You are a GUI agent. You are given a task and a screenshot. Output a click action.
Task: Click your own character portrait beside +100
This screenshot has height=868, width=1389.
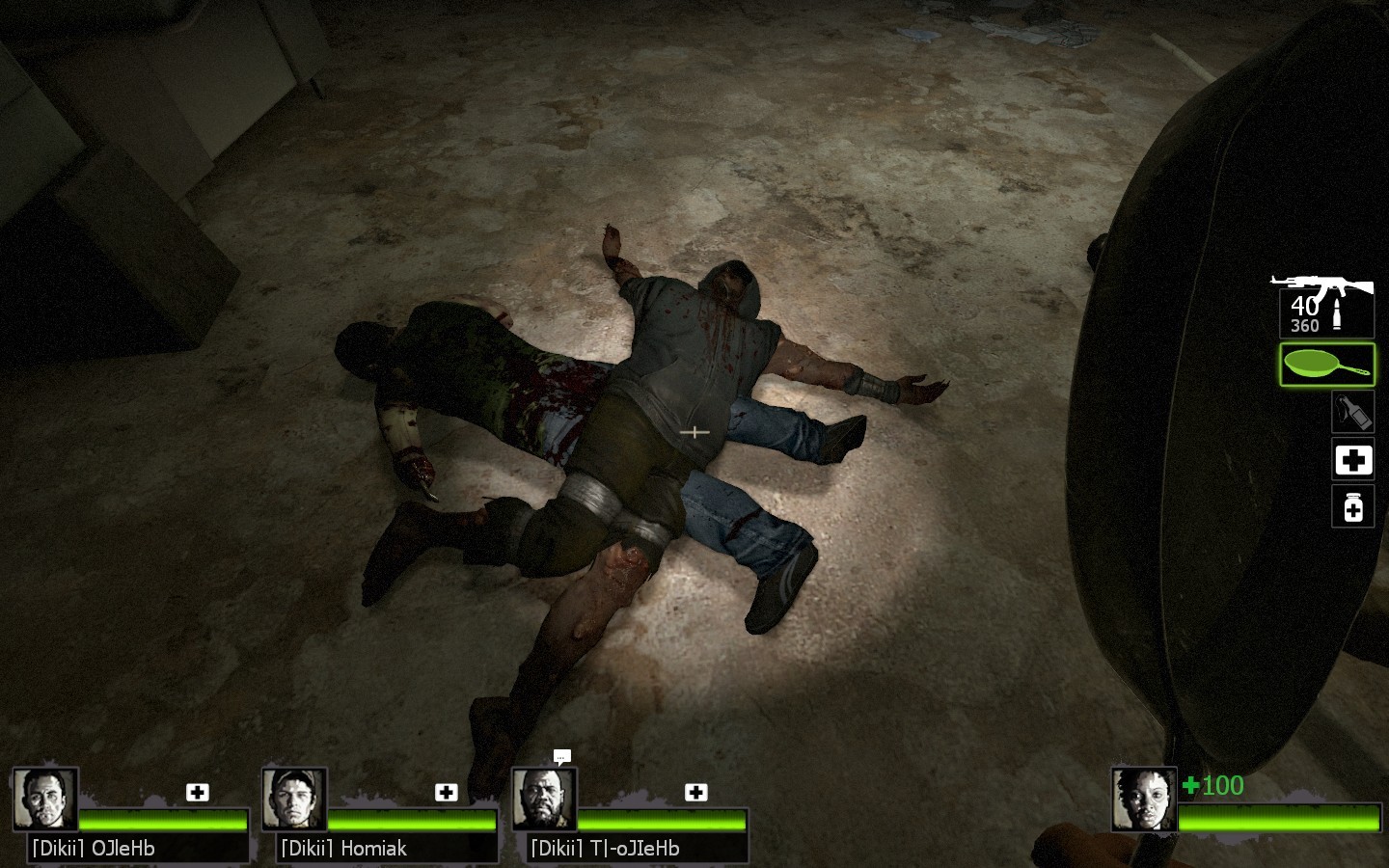(x=1143, y=799)
